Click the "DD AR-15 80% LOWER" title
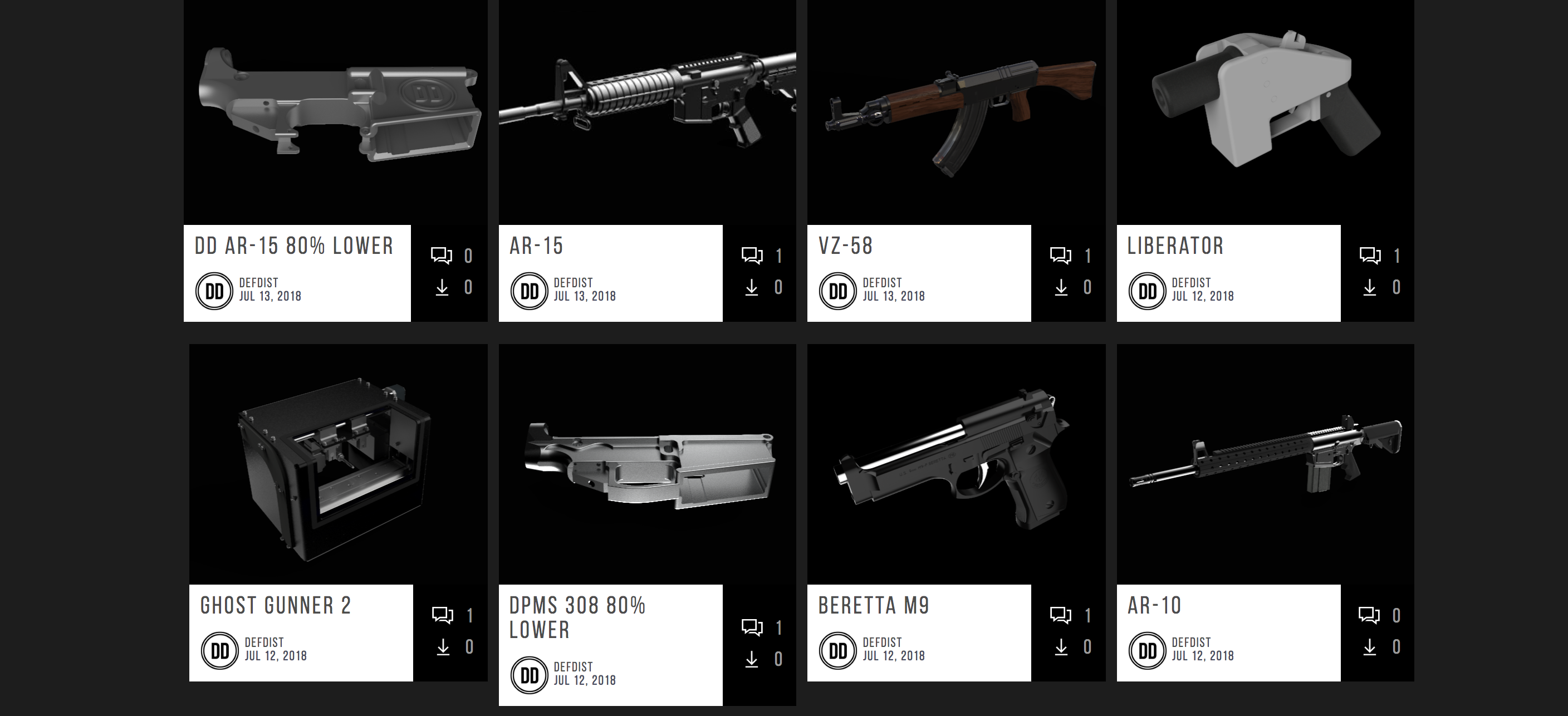Viewport: 1568px width, 716px height. pos(294,246)
